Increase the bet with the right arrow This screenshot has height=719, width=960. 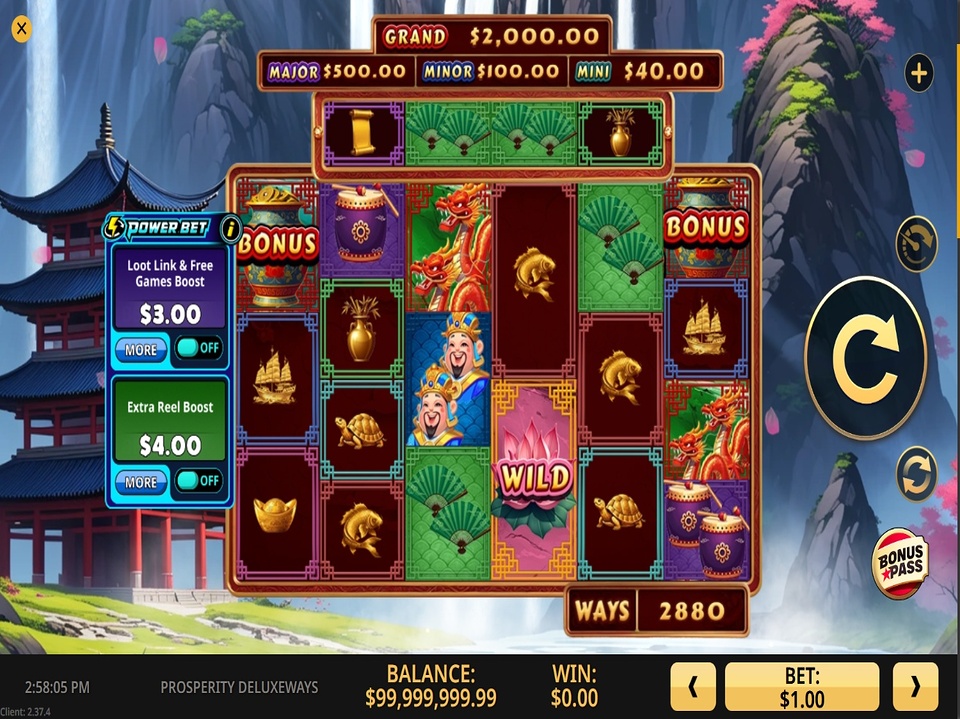coord(914,687)
